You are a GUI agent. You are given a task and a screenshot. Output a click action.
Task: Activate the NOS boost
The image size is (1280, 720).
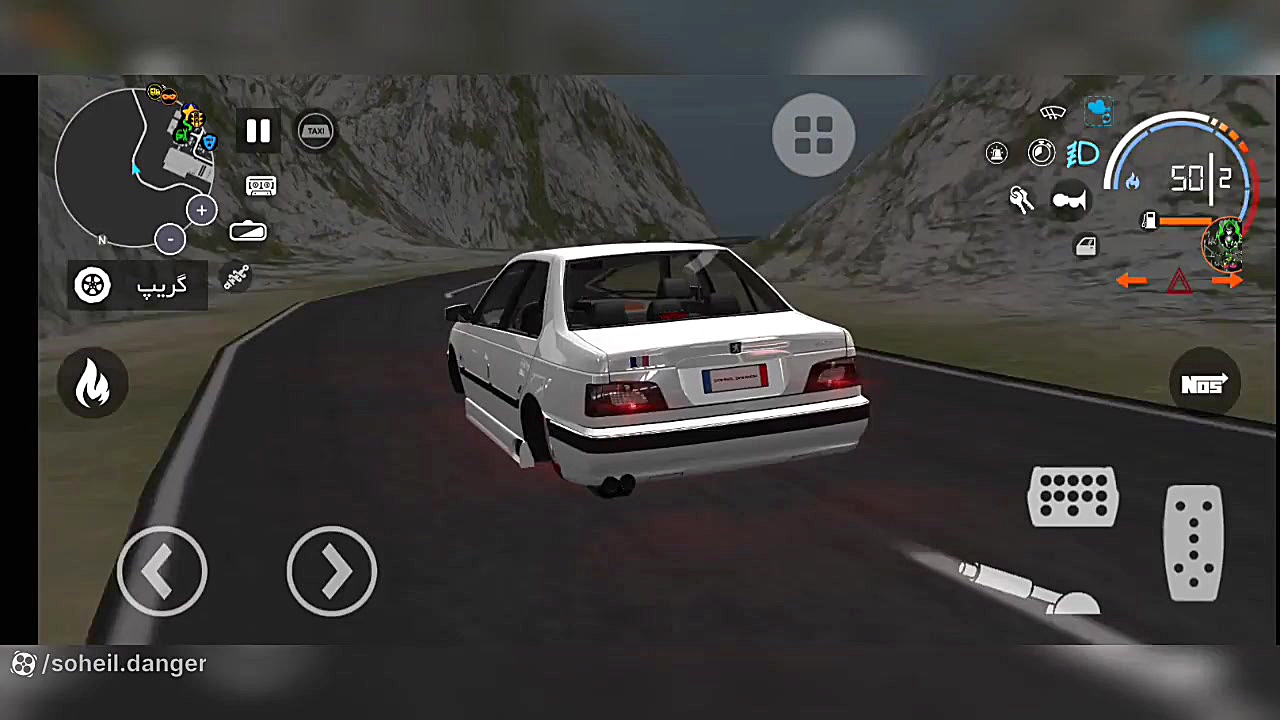[x=1204, y=385]
